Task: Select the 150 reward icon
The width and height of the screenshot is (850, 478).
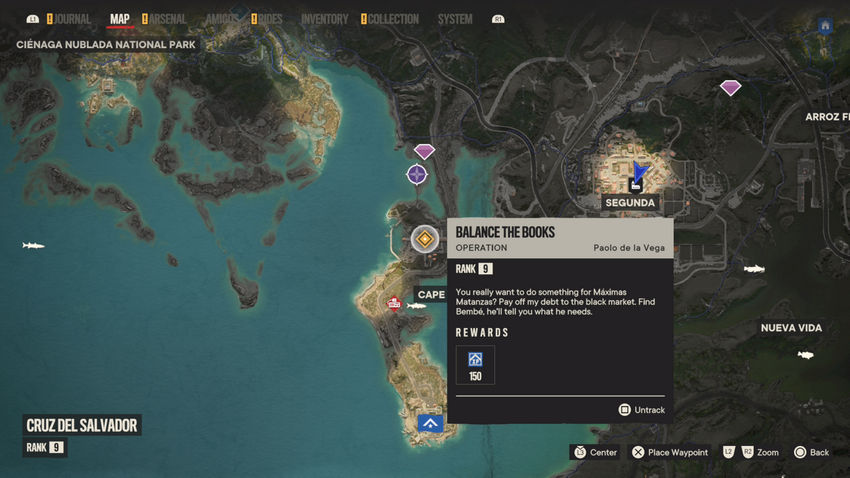Action: [475, 364]
